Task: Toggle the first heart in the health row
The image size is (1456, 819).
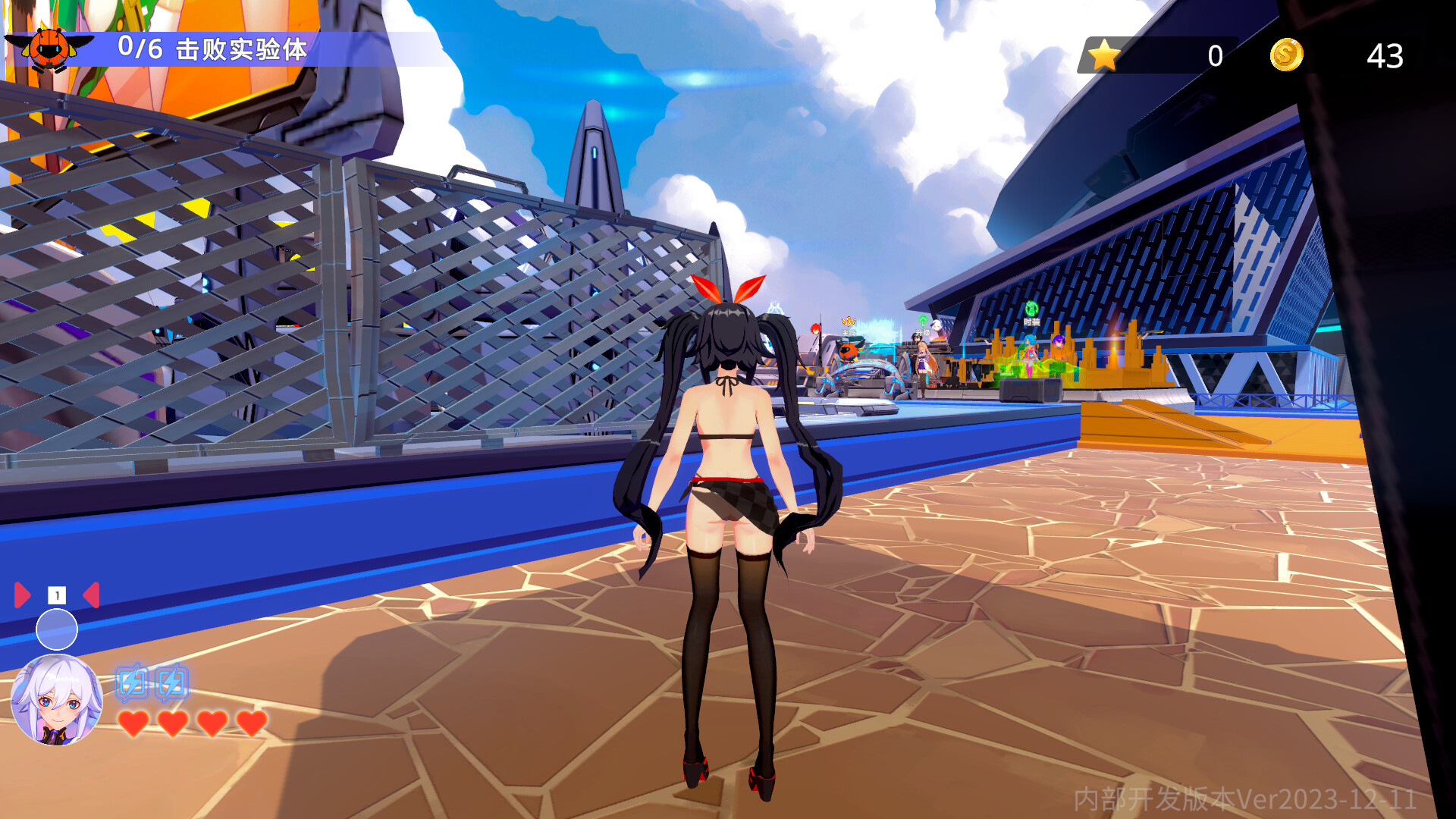Action: click(x=133, y=724)
